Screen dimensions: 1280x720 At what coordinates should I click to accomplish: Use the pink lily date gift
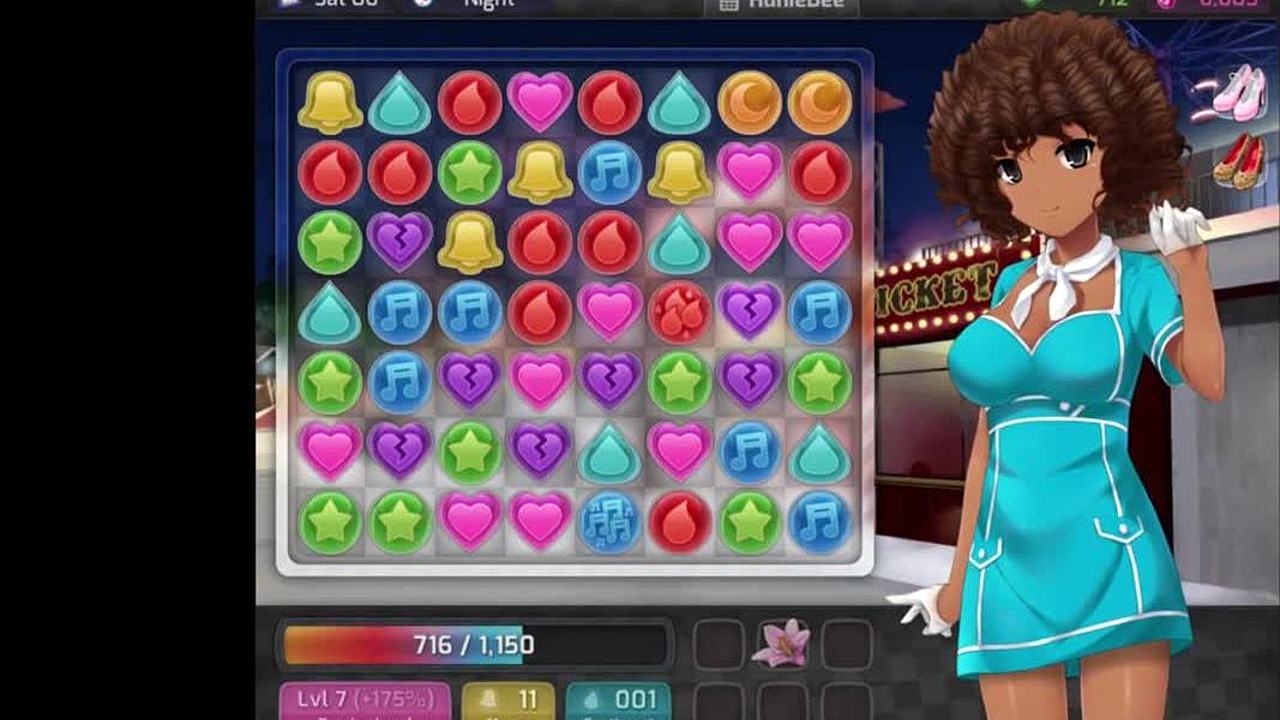point(781,643)
